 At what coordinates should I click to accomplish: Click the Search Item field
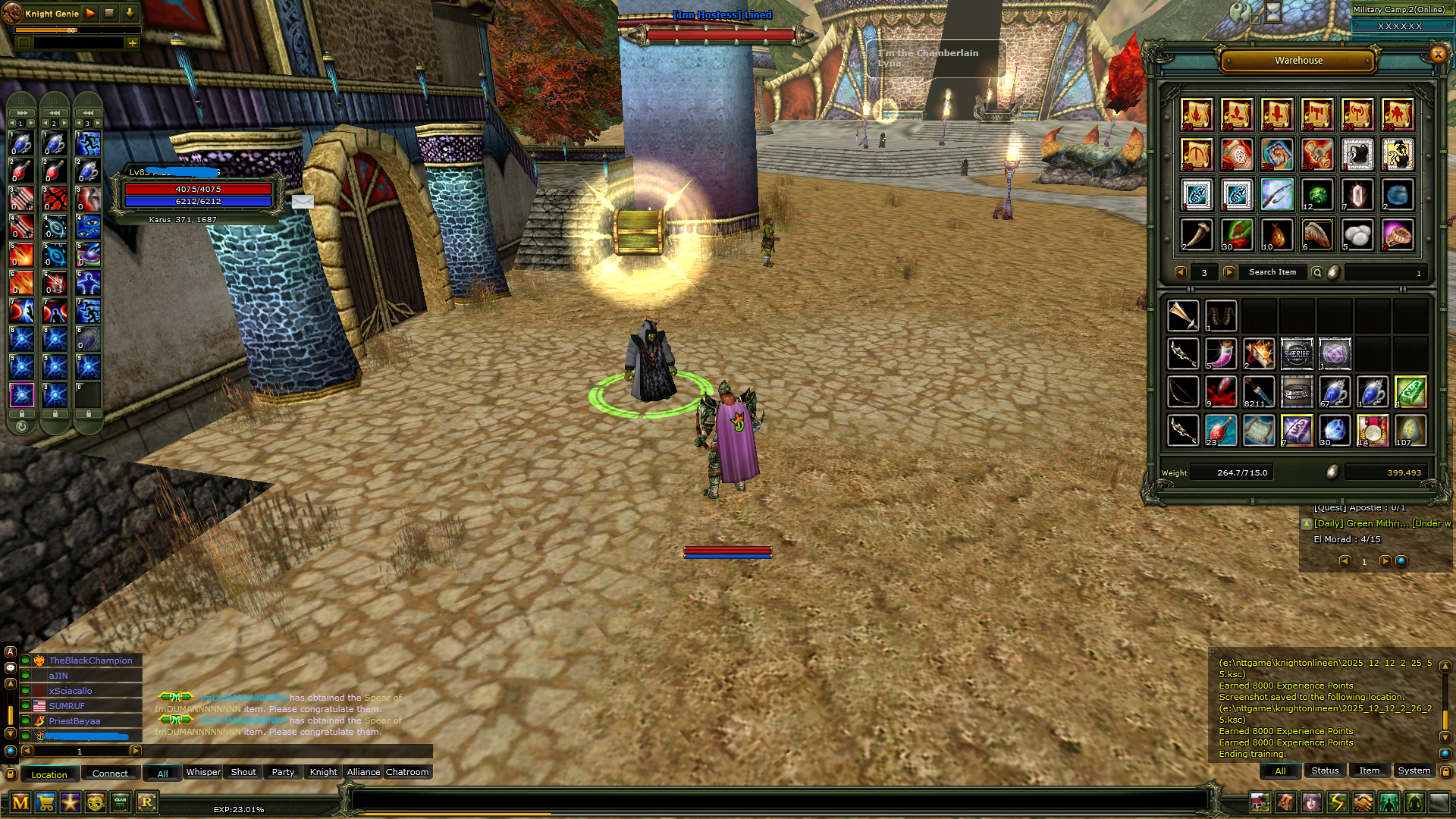point(1272,272)
